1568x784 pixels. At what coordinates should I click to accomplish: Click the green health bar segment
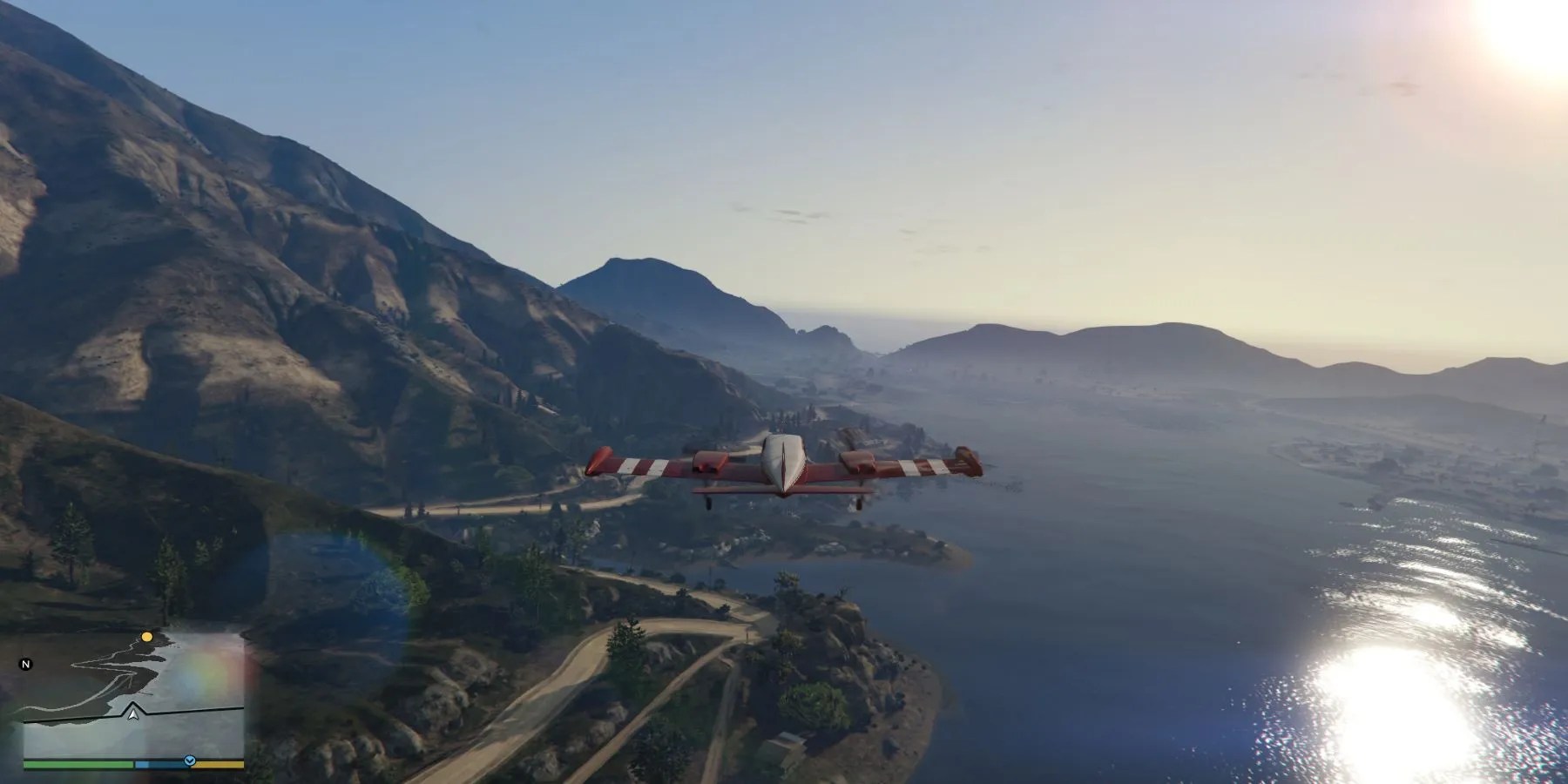click(x=78, y=764)
